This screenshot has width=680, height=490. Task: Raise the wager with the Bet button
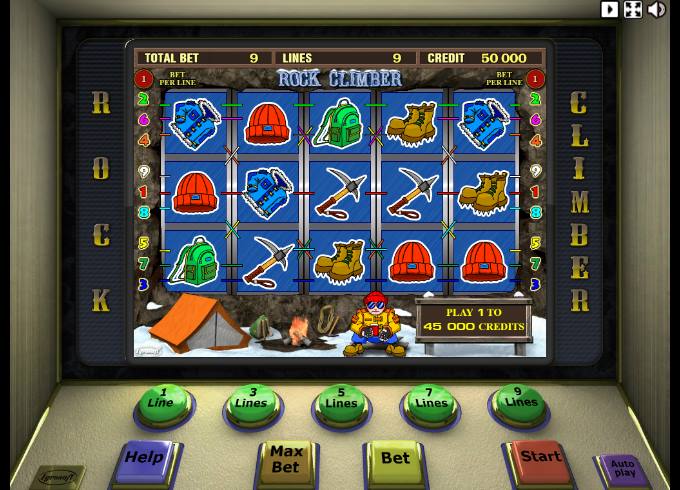[396, 459]
